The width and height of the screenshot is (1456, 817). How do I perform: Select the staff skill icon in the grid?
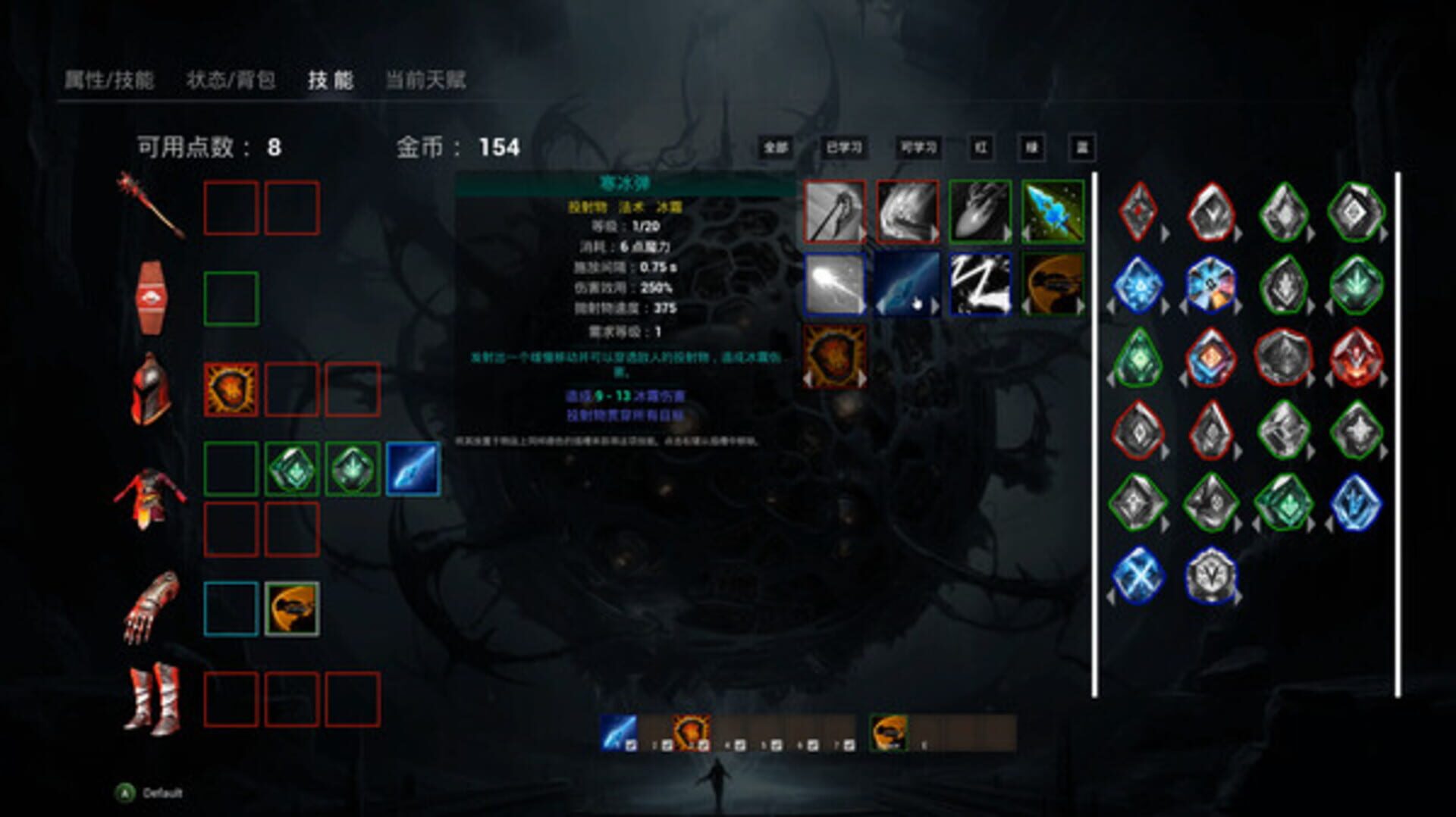[834, 211]
